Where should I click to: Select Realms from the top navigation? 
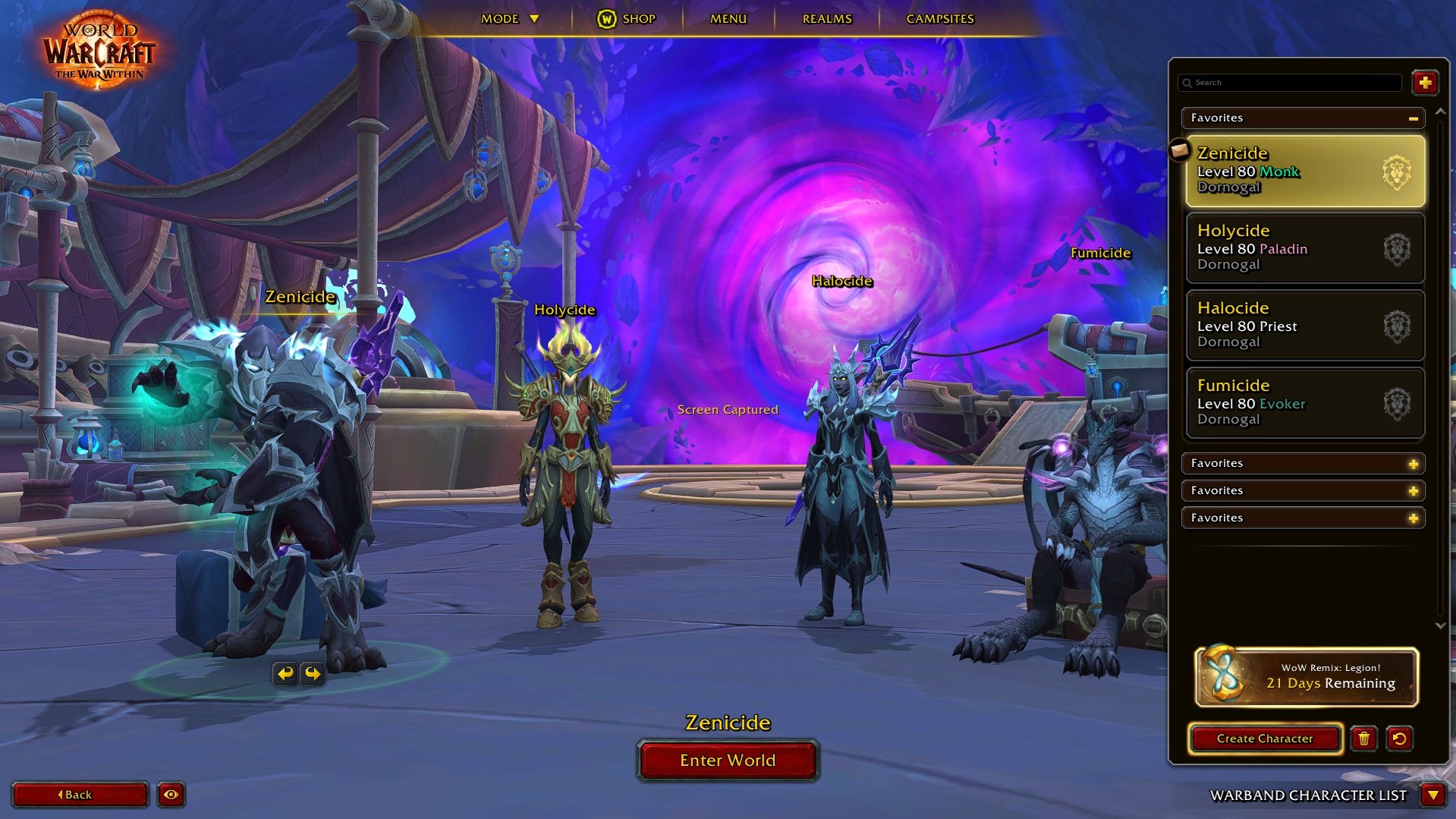pyautogui.click(x=825, y=18)
